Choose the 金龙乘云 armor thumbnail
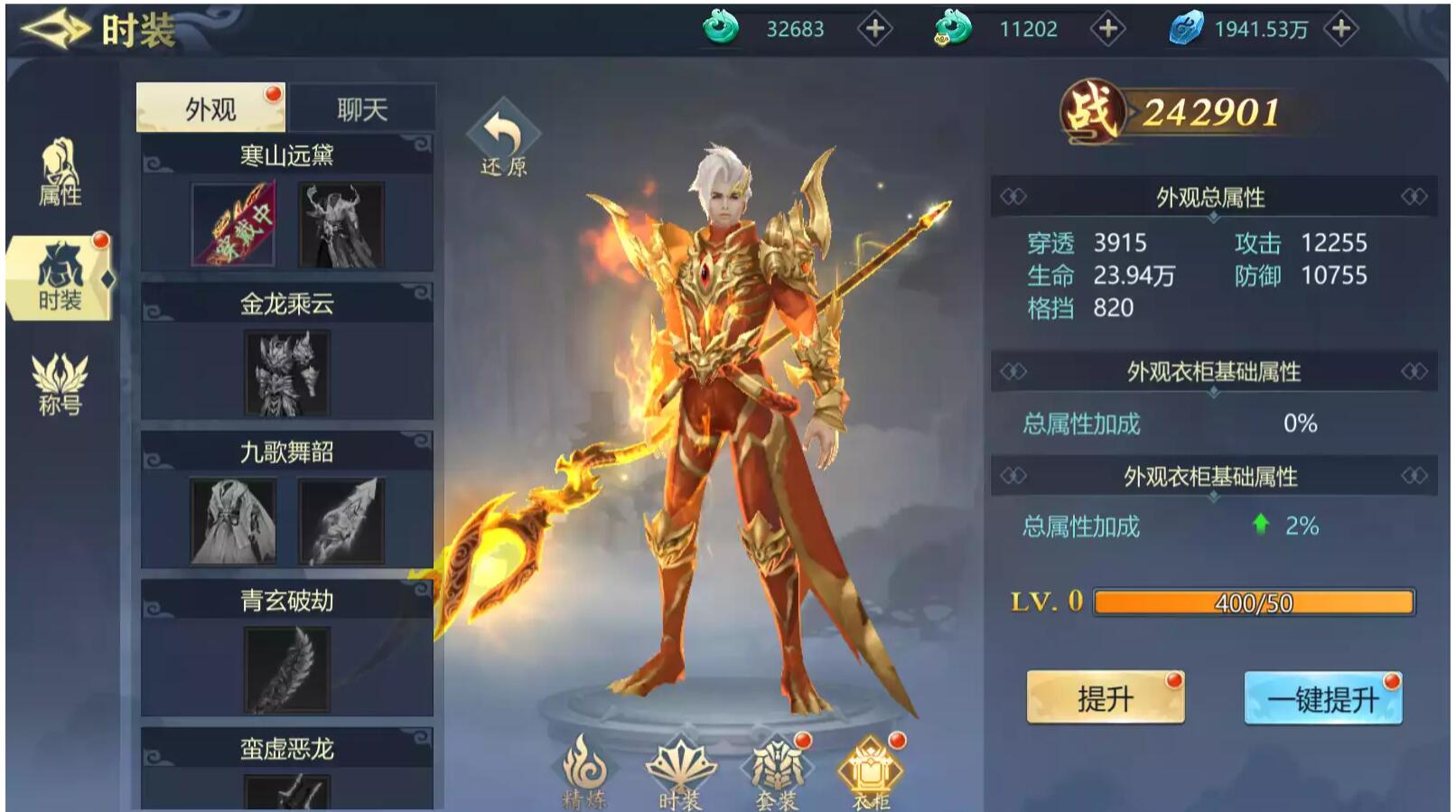The height and width of the screenshot is (812, 1456). (286, 373)
